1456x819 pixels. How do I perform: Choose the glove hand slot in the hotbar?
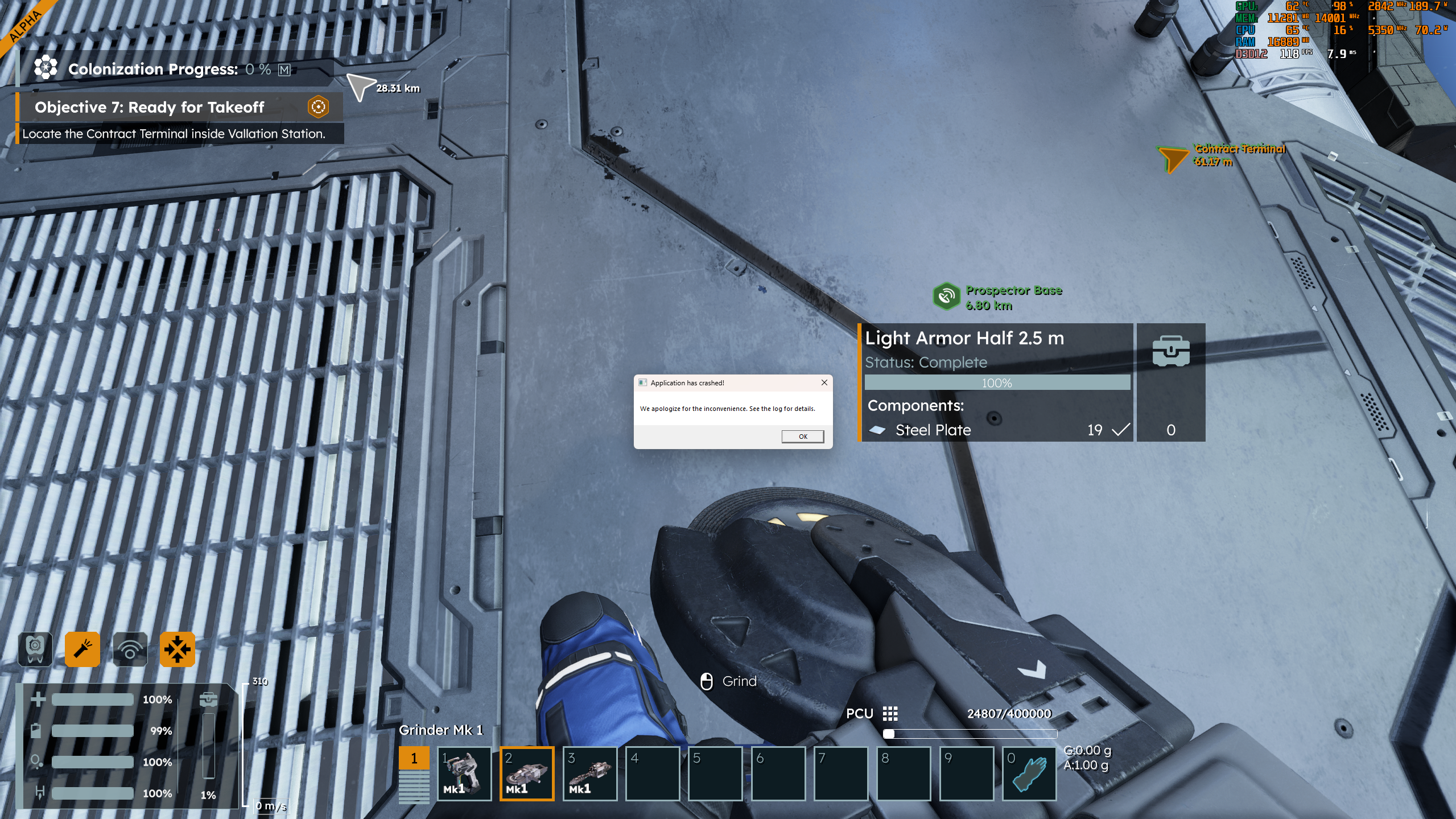(x=1029, y=773)
